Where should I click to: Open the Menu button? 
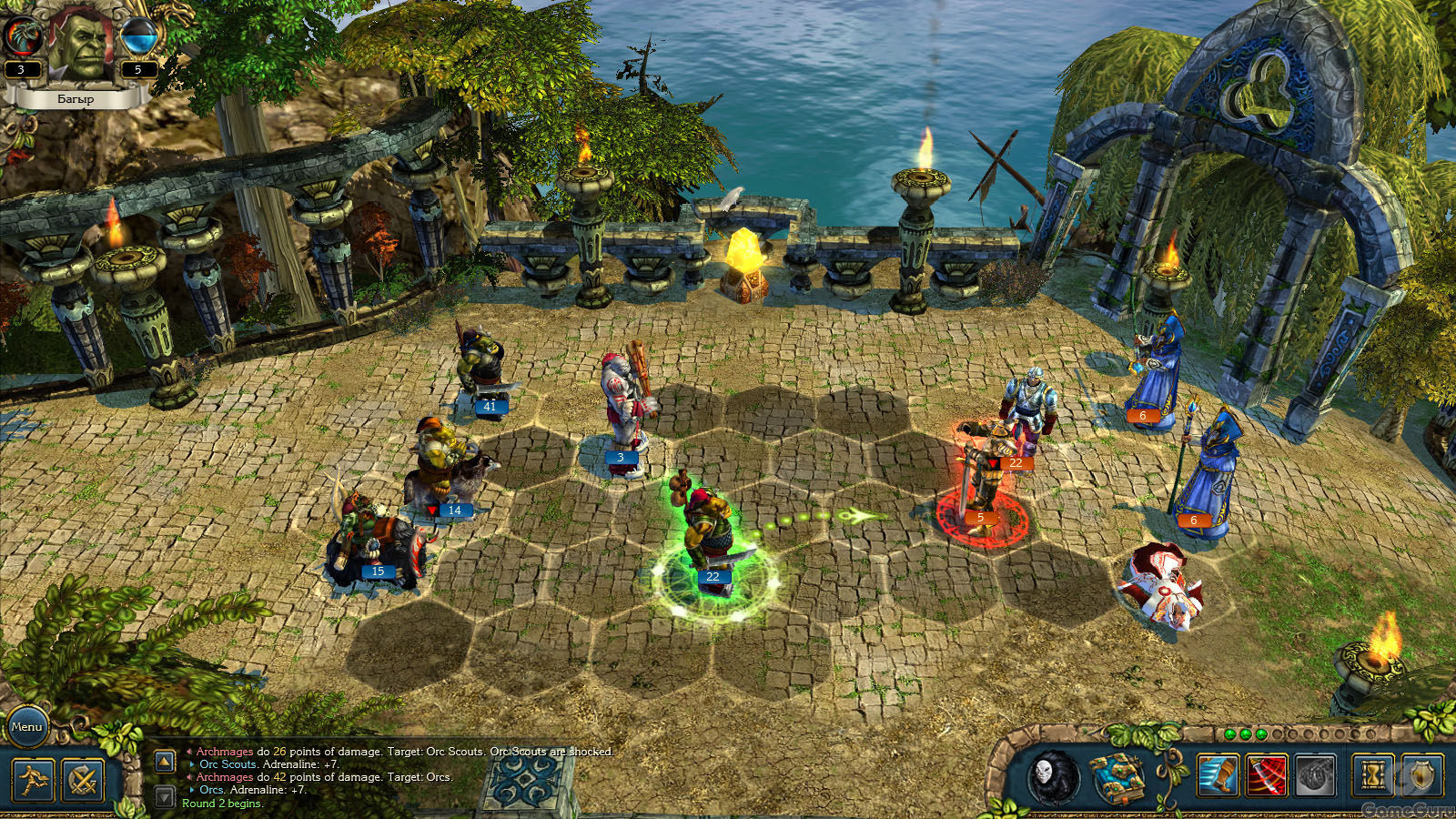[26, 726]
